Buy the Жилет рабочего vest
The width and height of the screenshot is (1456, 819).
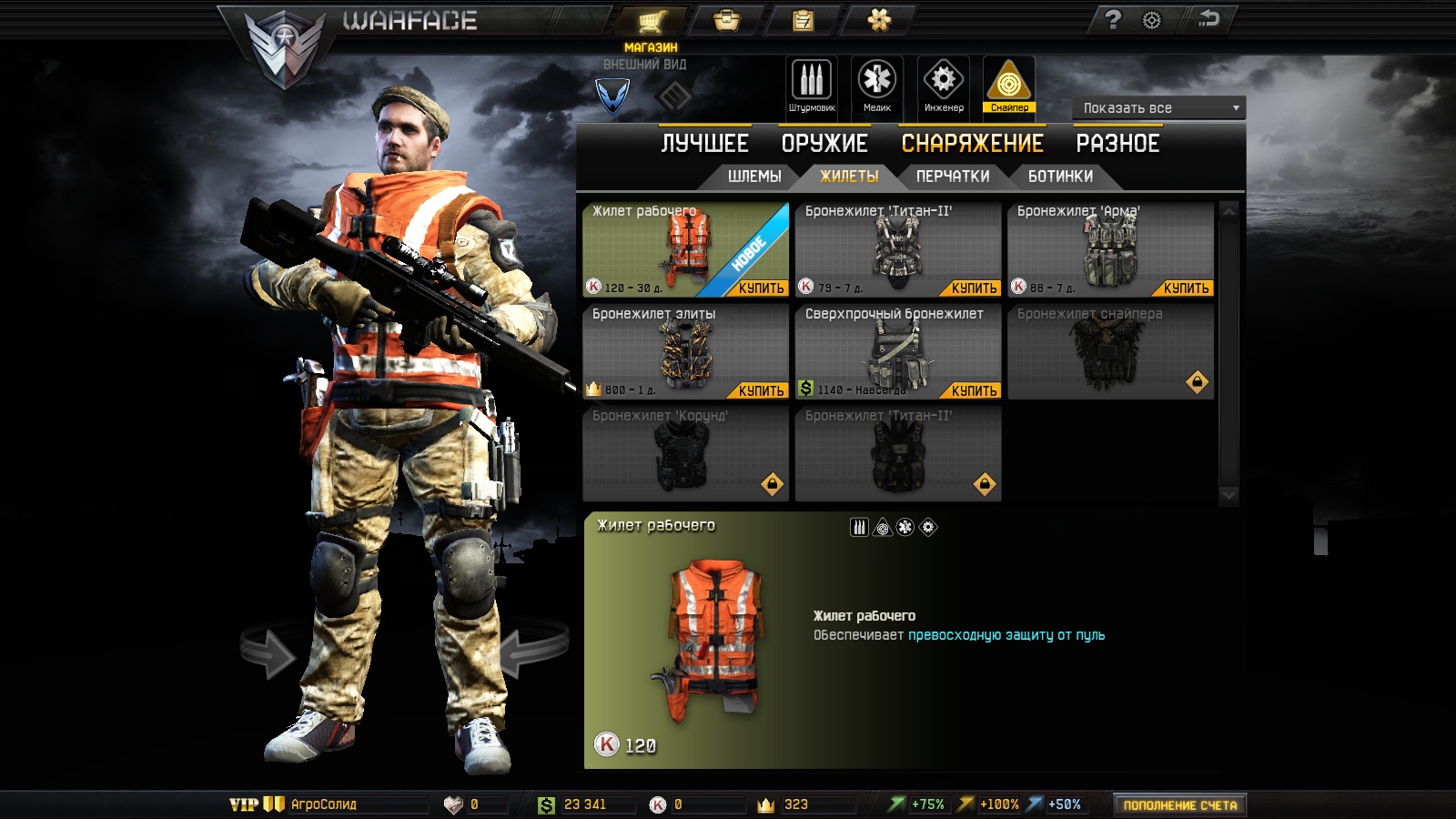pyautogui.click(x=761, y=288)
